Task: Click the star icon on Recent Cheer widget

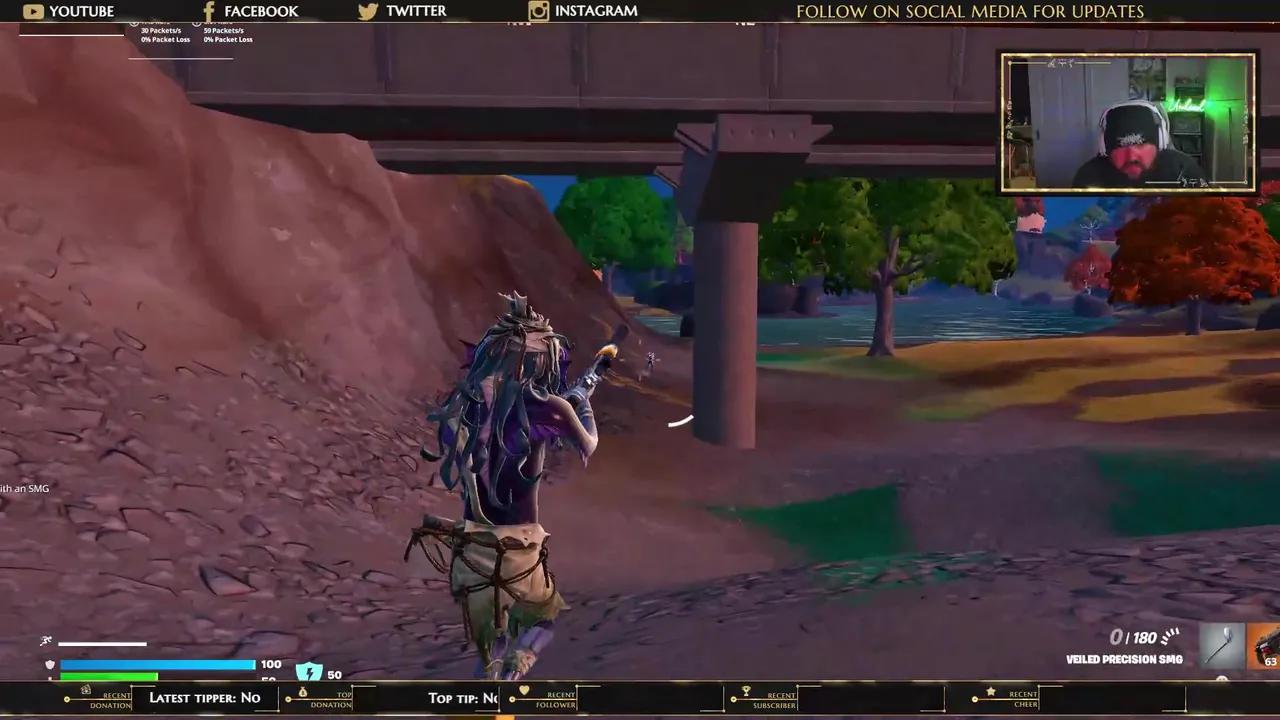Action: (x=989, y=690)
